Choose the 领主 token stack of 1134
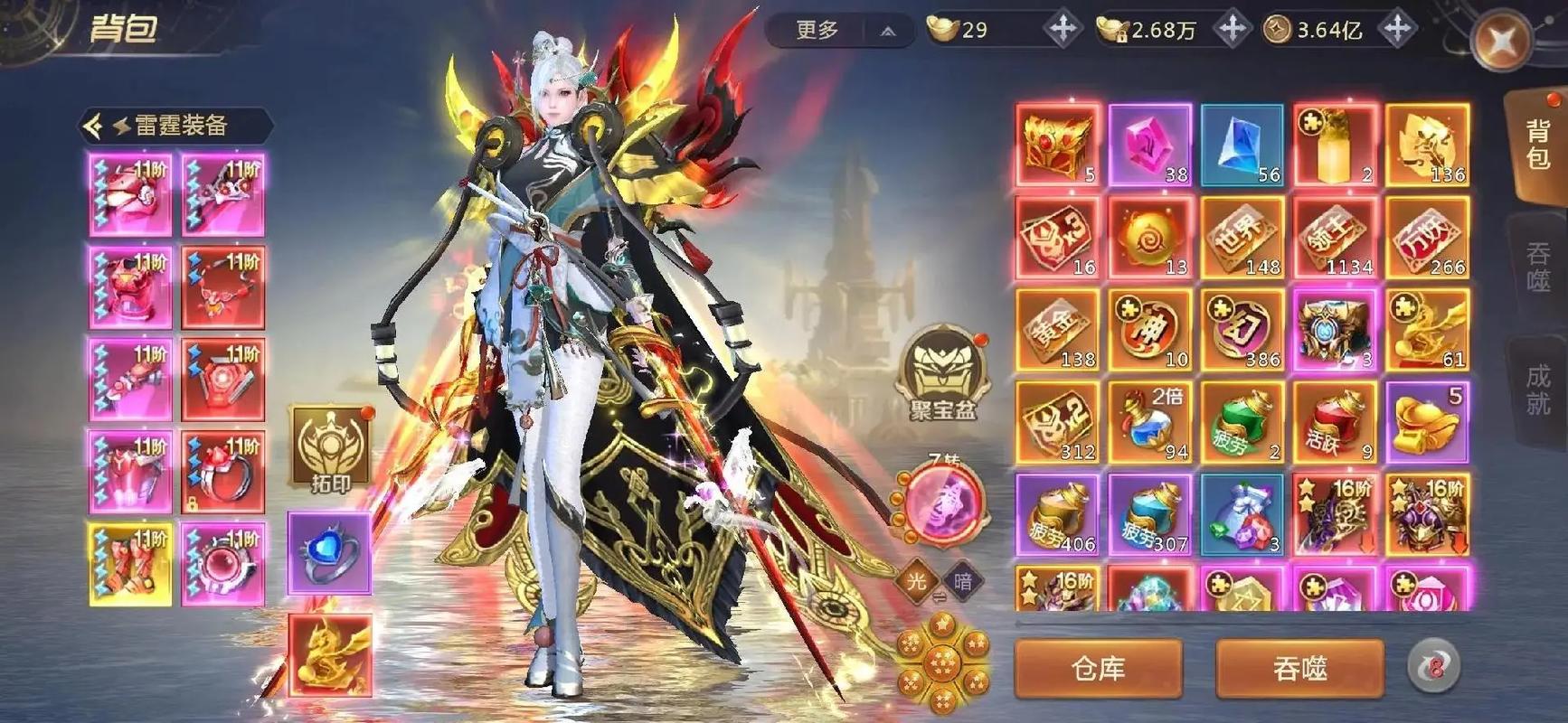1568x723 pixels. pos(1335,238)
